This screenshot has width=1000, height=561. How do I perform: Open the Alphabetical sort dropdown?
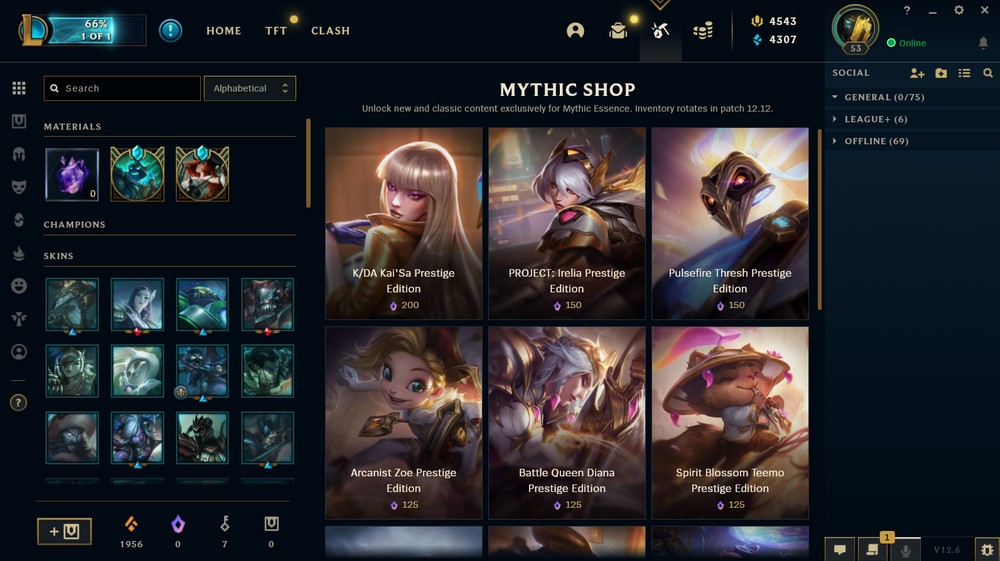pos(249,88)
